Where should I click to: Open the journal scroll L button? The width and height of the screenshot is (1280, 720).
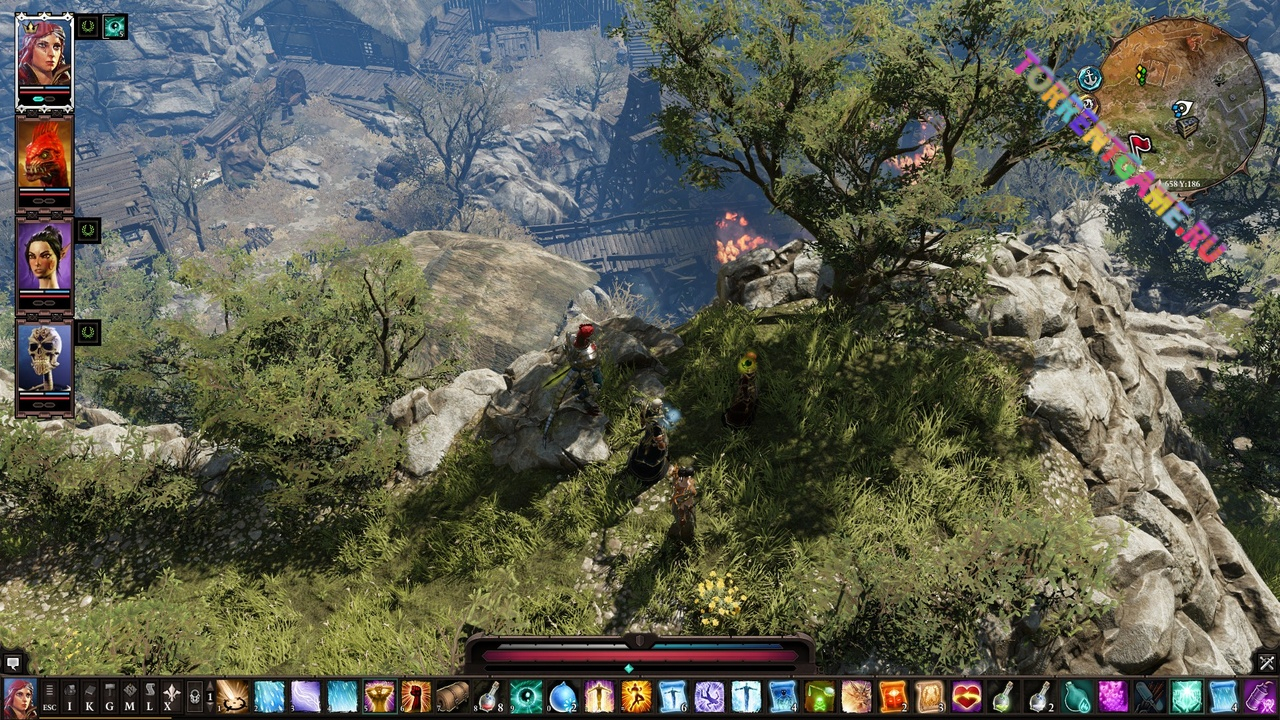pyautogui.click(x=150, y=695)
